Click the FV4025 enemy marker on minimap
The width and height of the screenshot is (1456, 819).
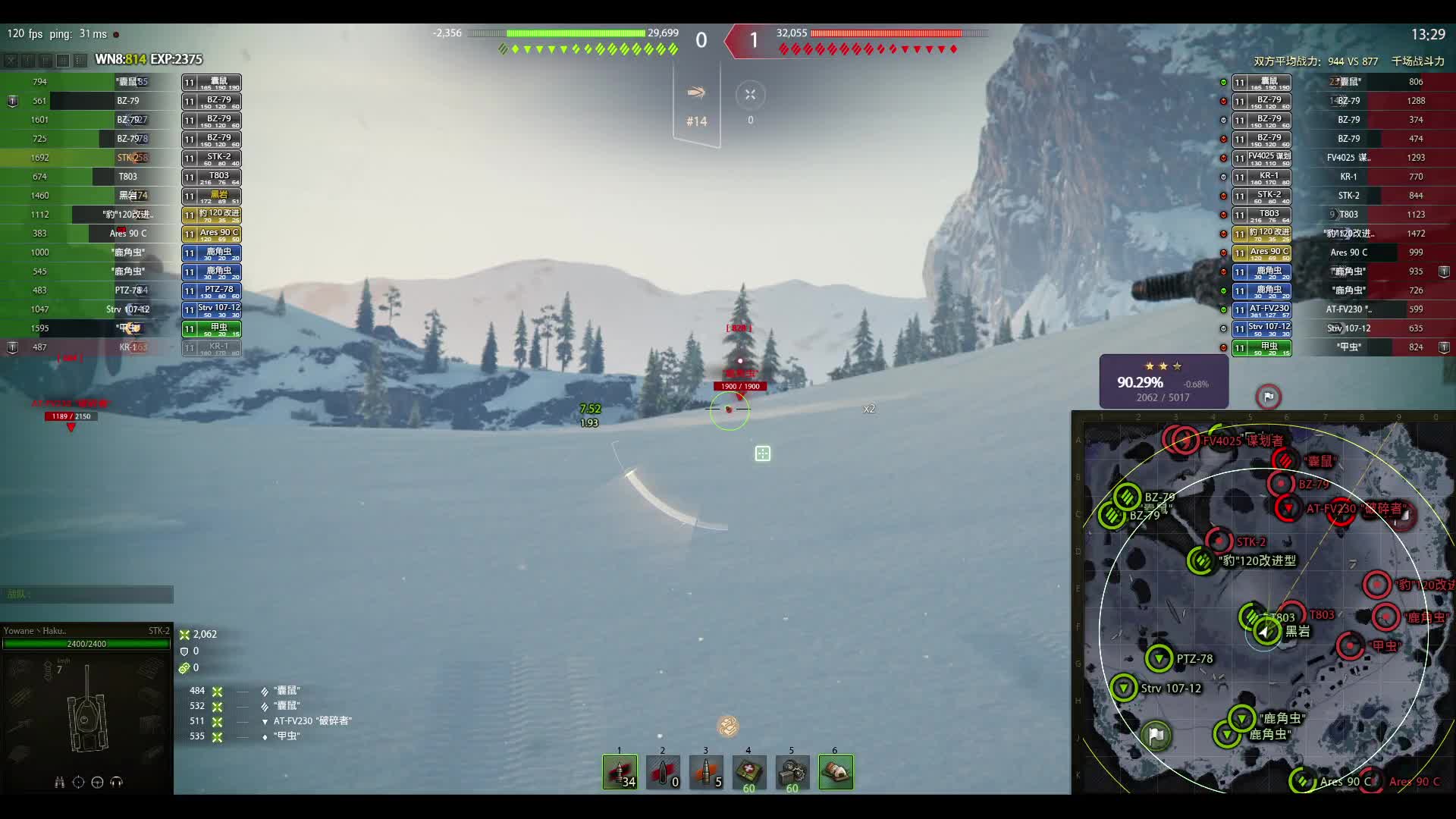tap(1185, 440)
